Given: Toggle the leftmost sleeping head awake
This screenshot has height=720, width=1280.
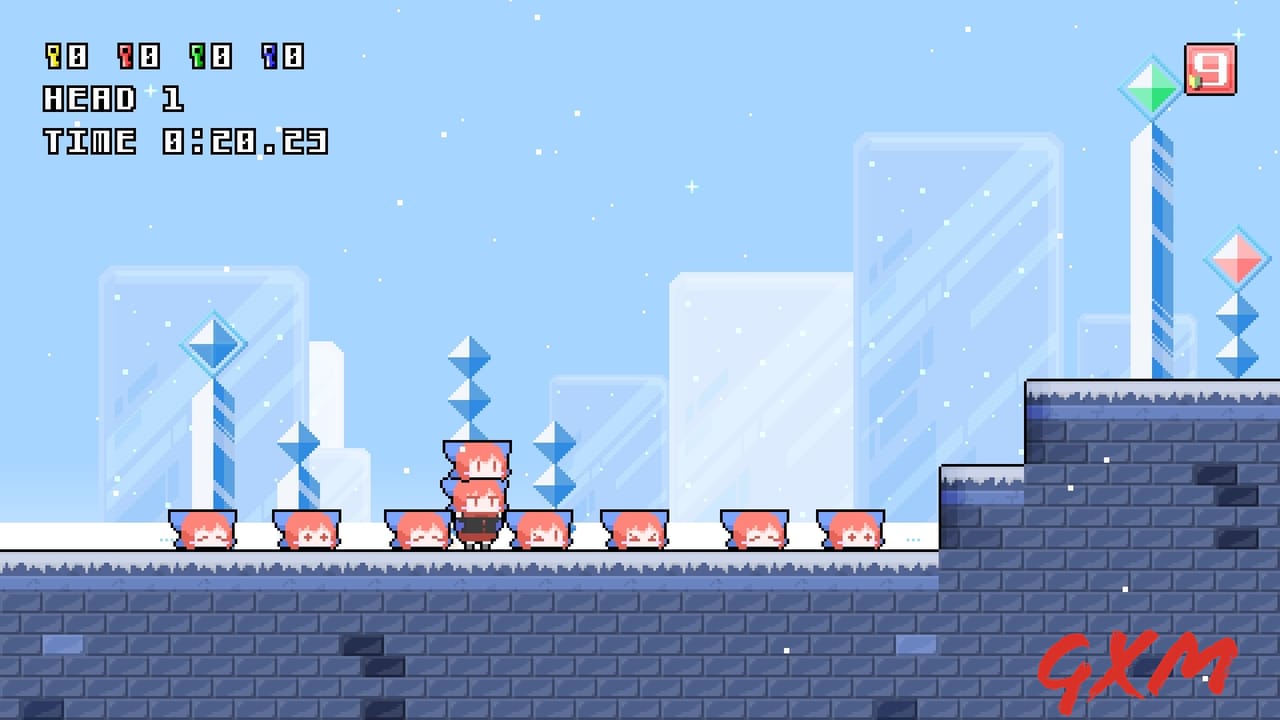Looking at the screenshot, I should [202, 530].
